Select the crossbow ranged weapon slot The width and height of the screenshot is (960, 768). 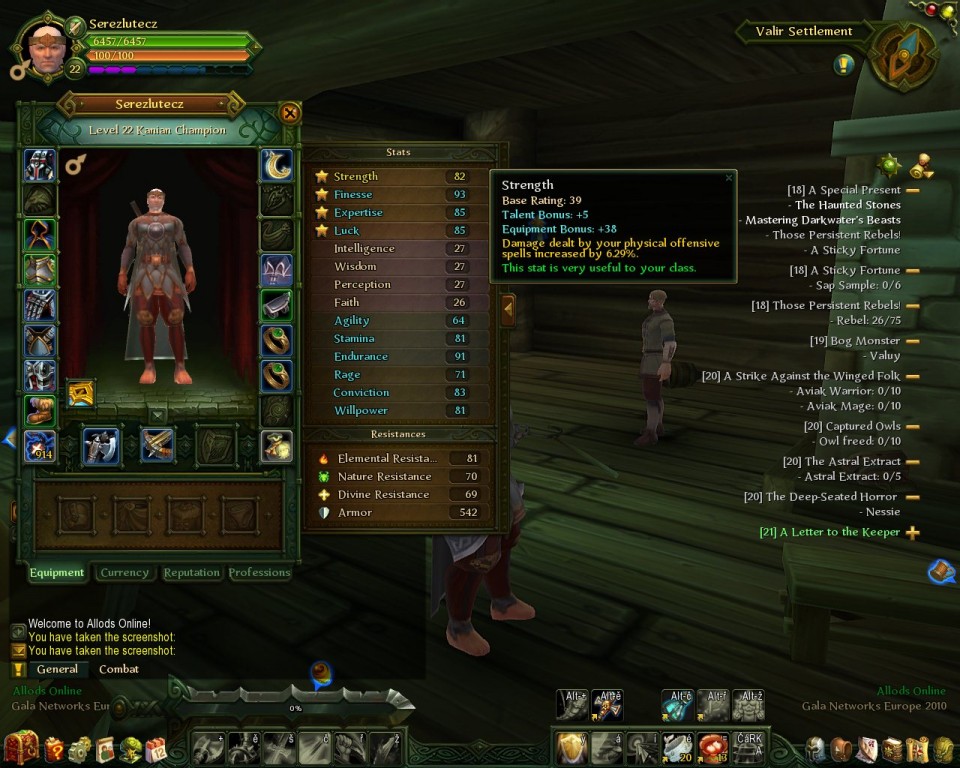coord(158,446)
